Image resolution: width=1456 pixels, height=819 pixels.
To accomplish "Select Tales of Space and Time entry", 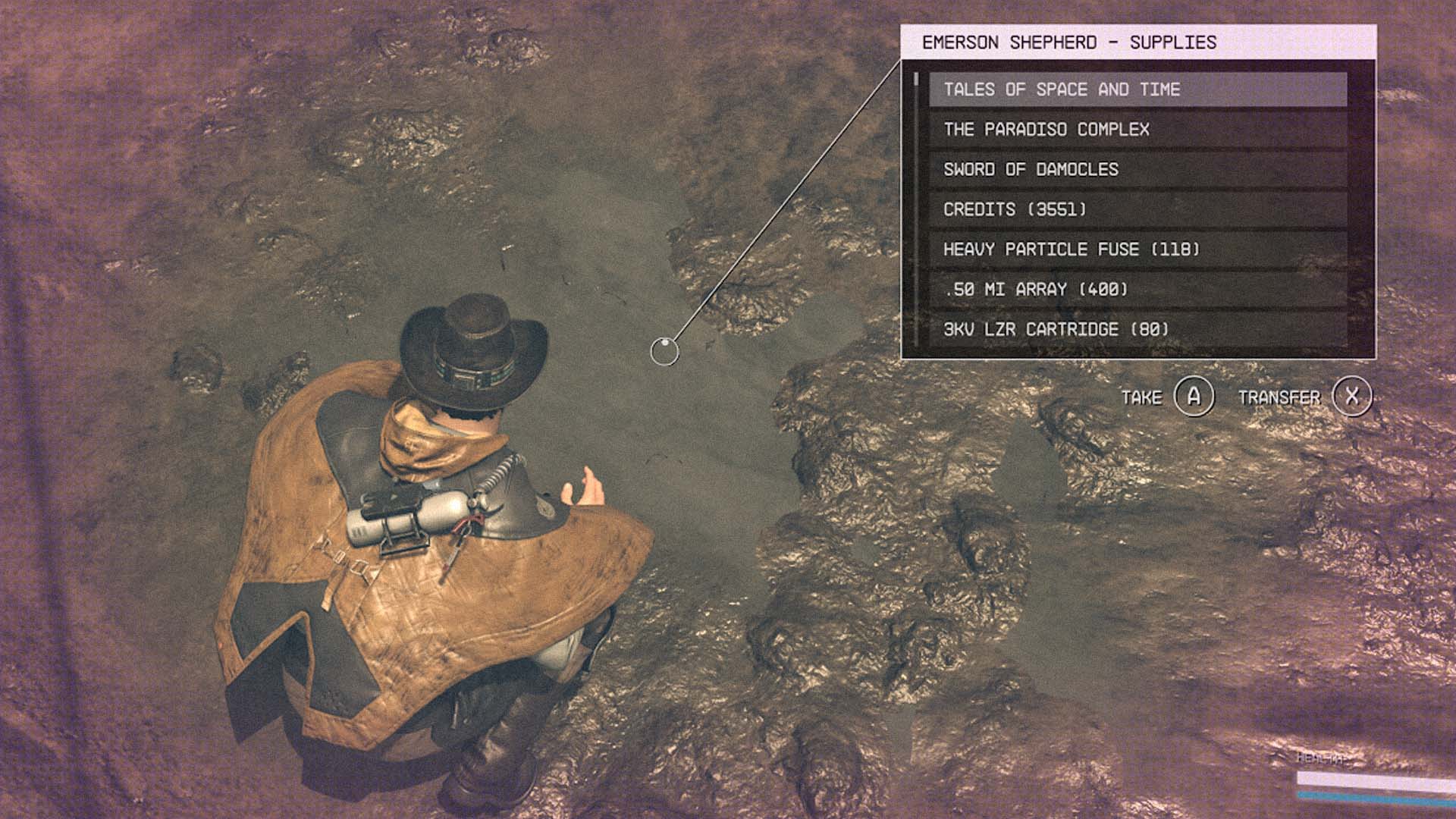I will point(1137,89).
